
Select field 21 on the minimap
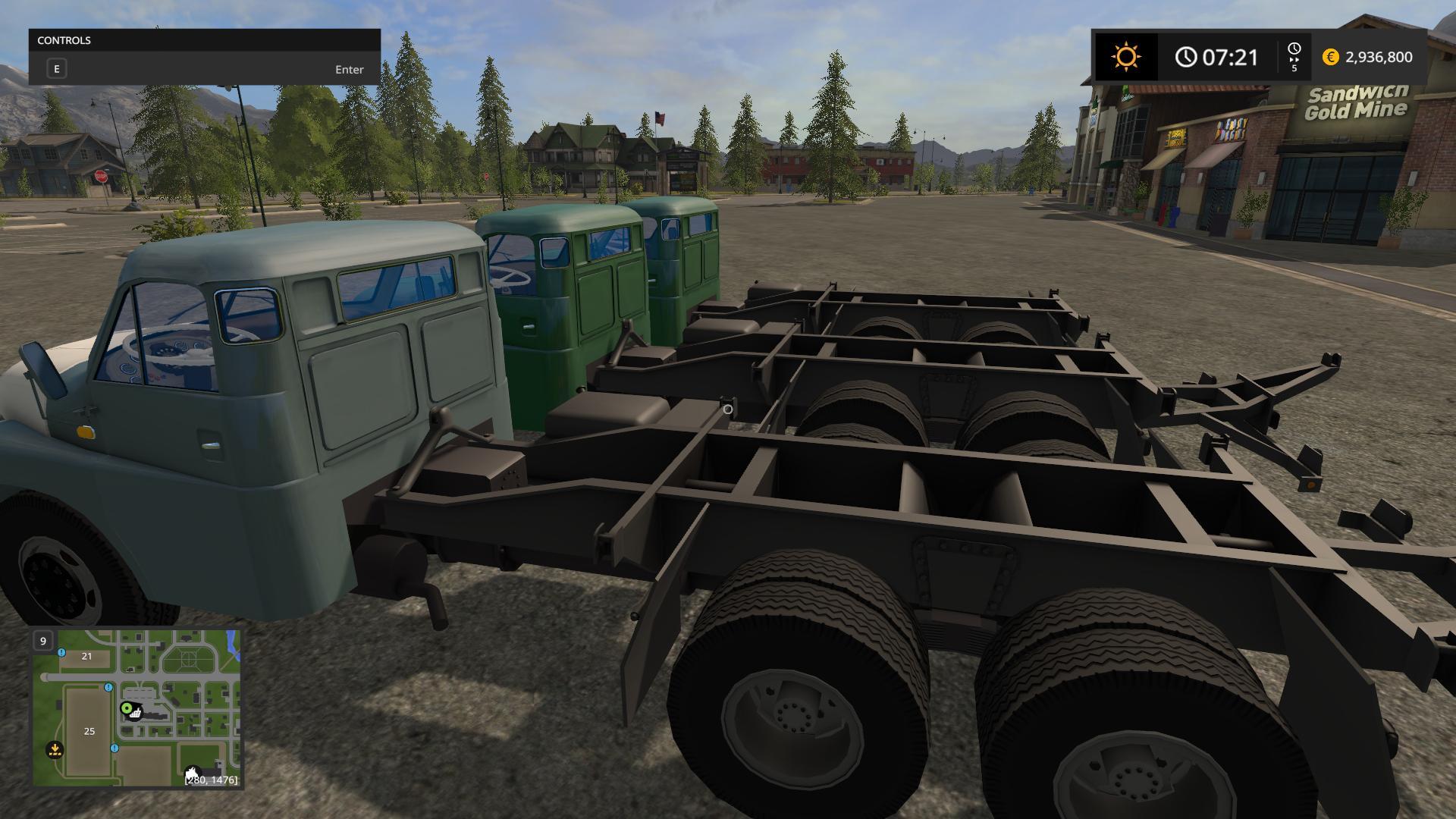coord(86,656)
